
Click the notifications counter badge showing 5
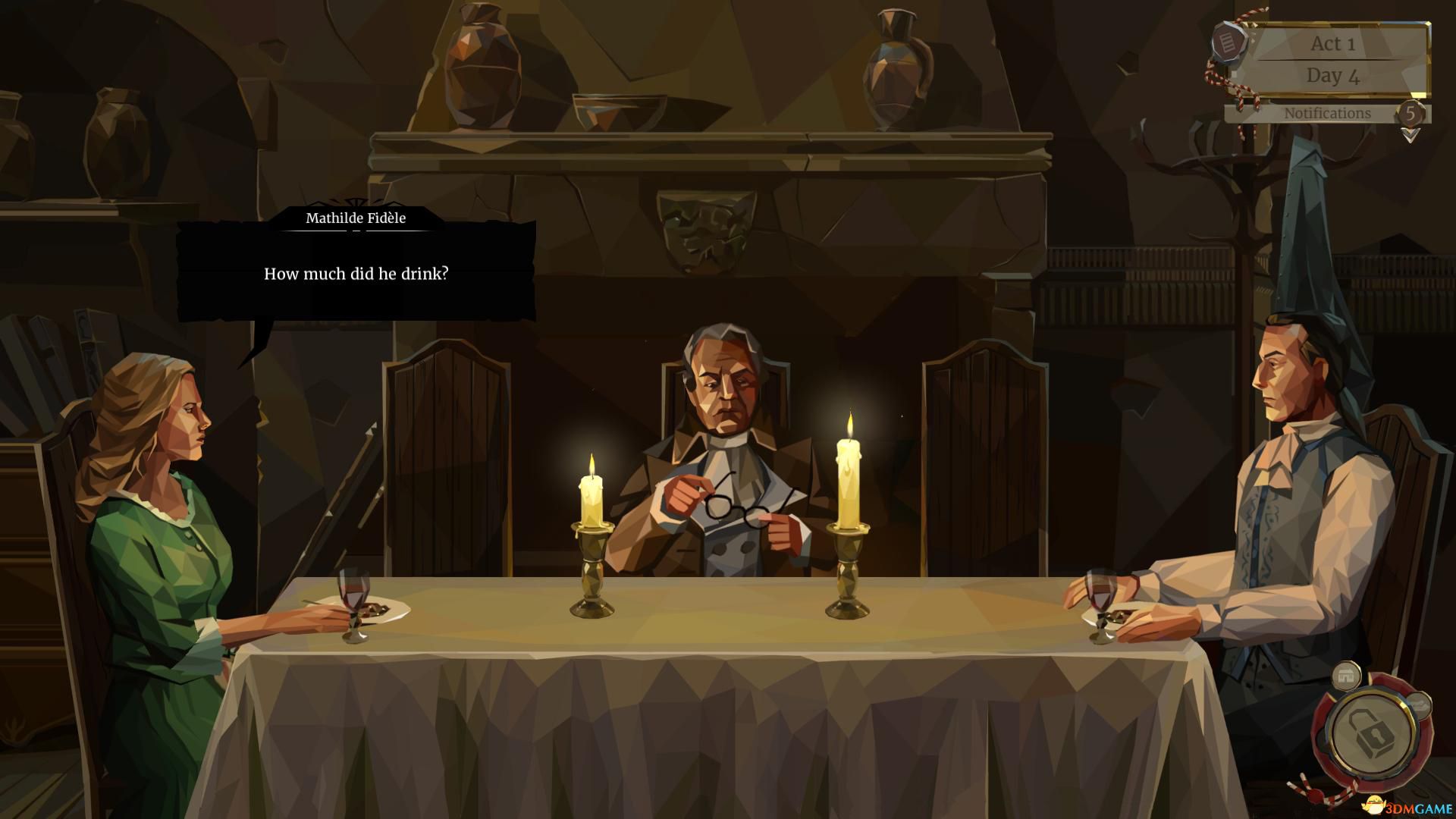(x=1412, y=115)
